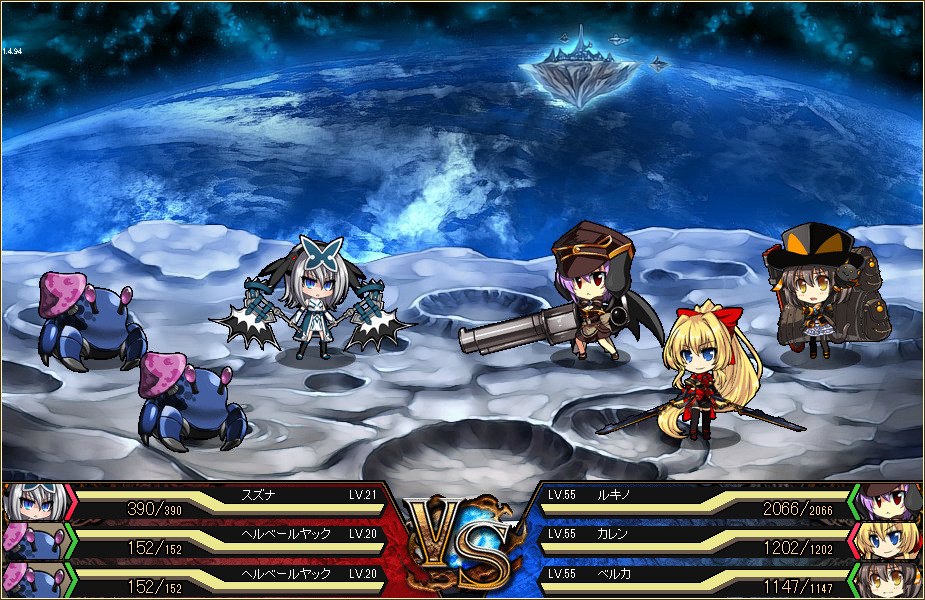Choose the カレン LV.55 status row
Viewport: 925px width, 600px height.
690,541
